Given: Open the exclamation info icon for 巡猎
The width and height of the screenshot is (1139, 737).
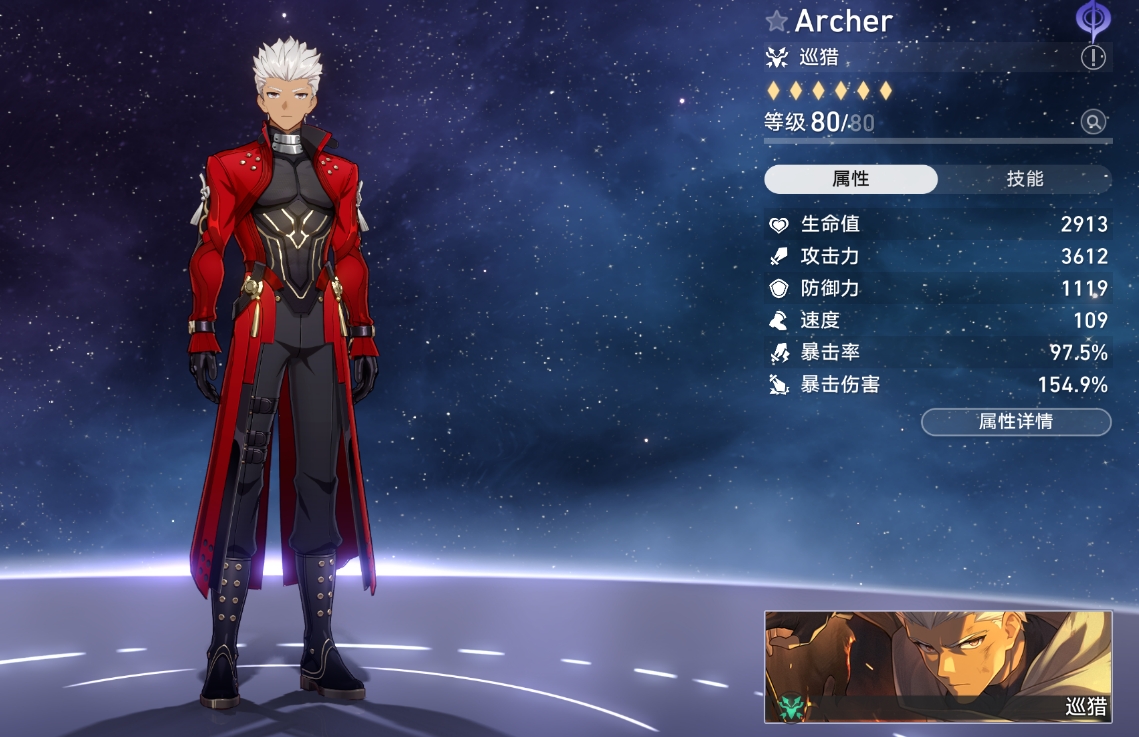Looking at the screenshot, I should coord(1093,57).
